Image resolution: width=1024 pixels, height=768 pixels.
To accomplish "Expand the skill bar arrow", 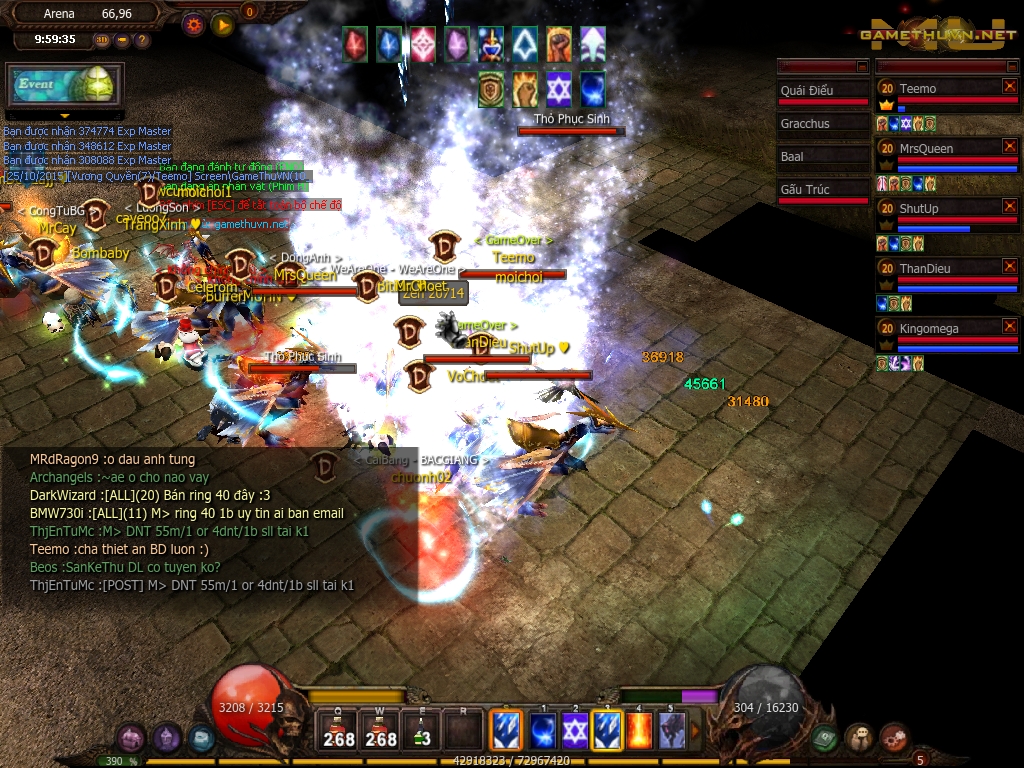I will pyautogui.click(x=696, y=730).
